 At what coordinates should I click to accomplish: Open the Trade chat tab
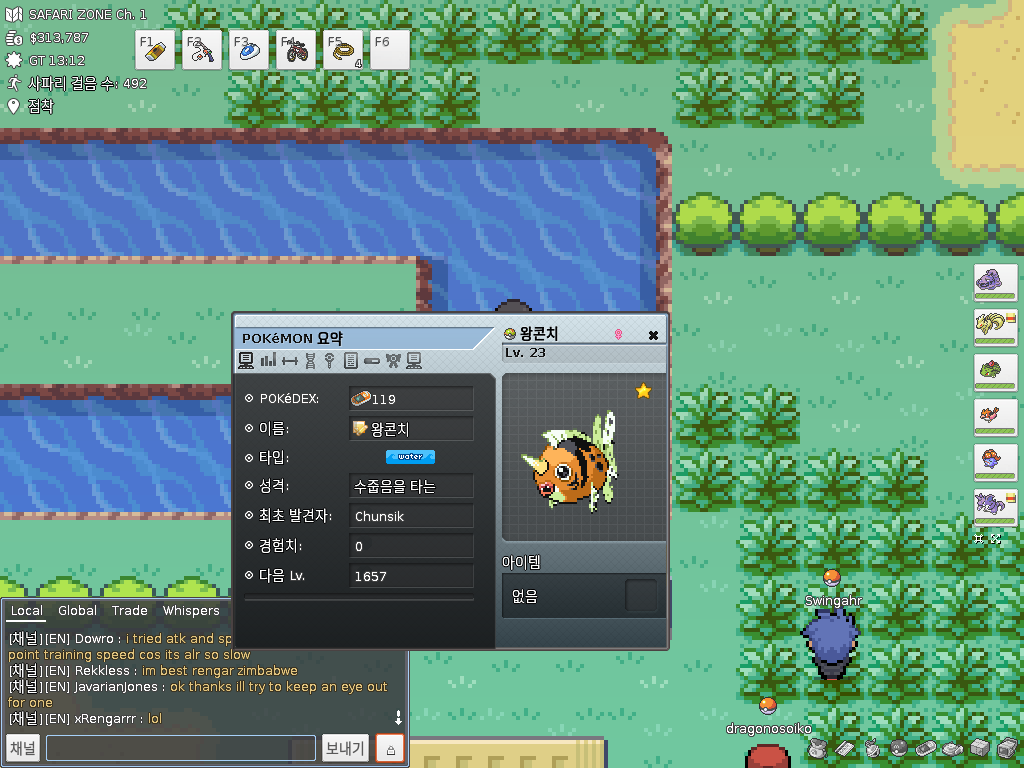pyautogui.click(x=129, y=611)
